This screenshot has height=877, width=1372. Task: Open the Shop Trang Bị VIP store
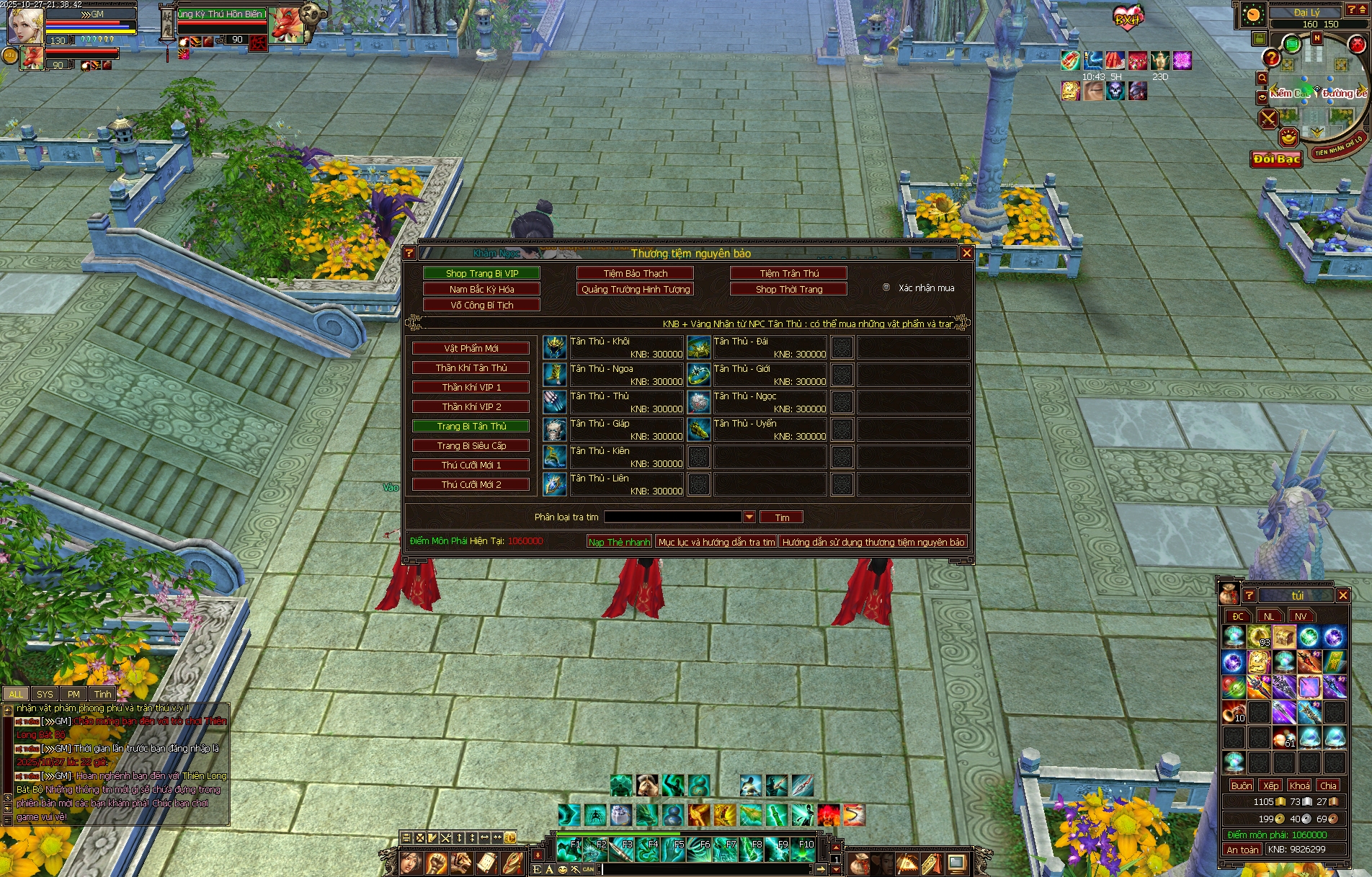pyautogui.click(x=481, y=273)
